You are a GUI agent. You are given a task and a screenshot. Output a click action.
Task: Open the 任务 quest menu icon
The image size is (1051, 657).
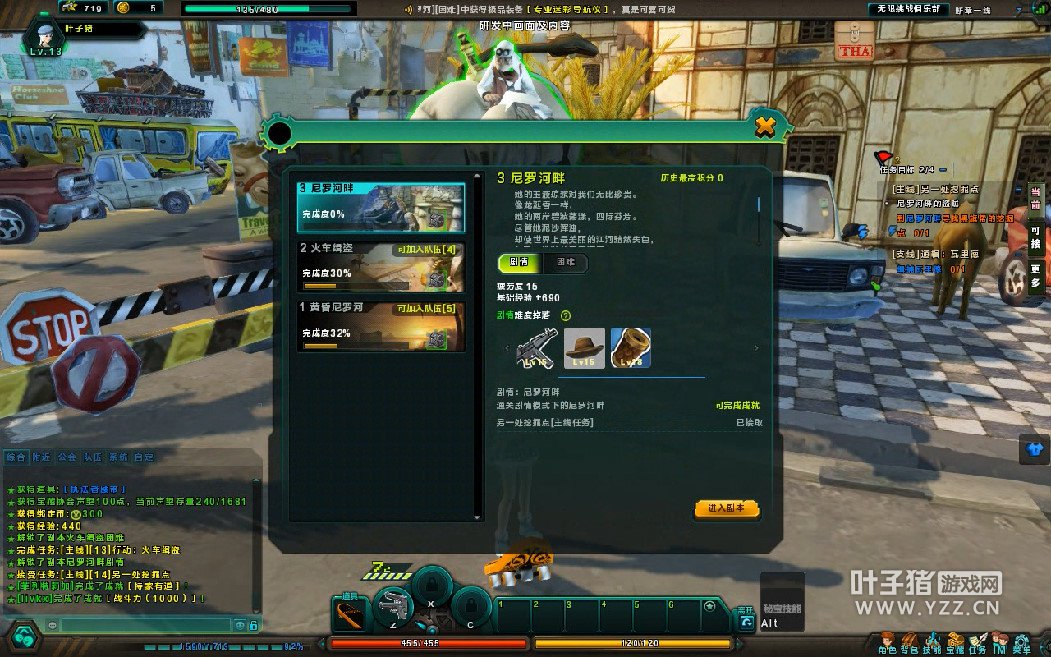click(977, 642)
